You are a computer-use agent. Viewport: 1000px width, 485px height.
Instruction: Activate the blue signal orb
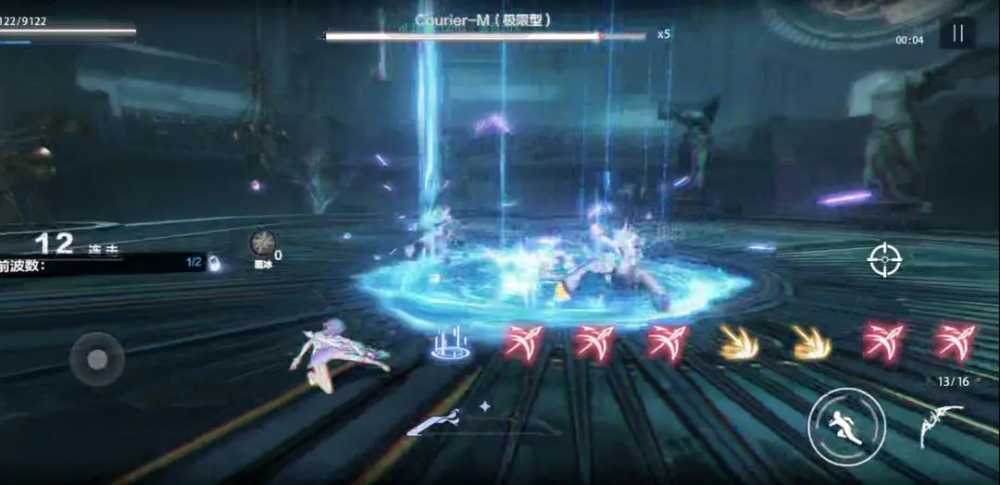pyautogui.click(x=450, y=344)
